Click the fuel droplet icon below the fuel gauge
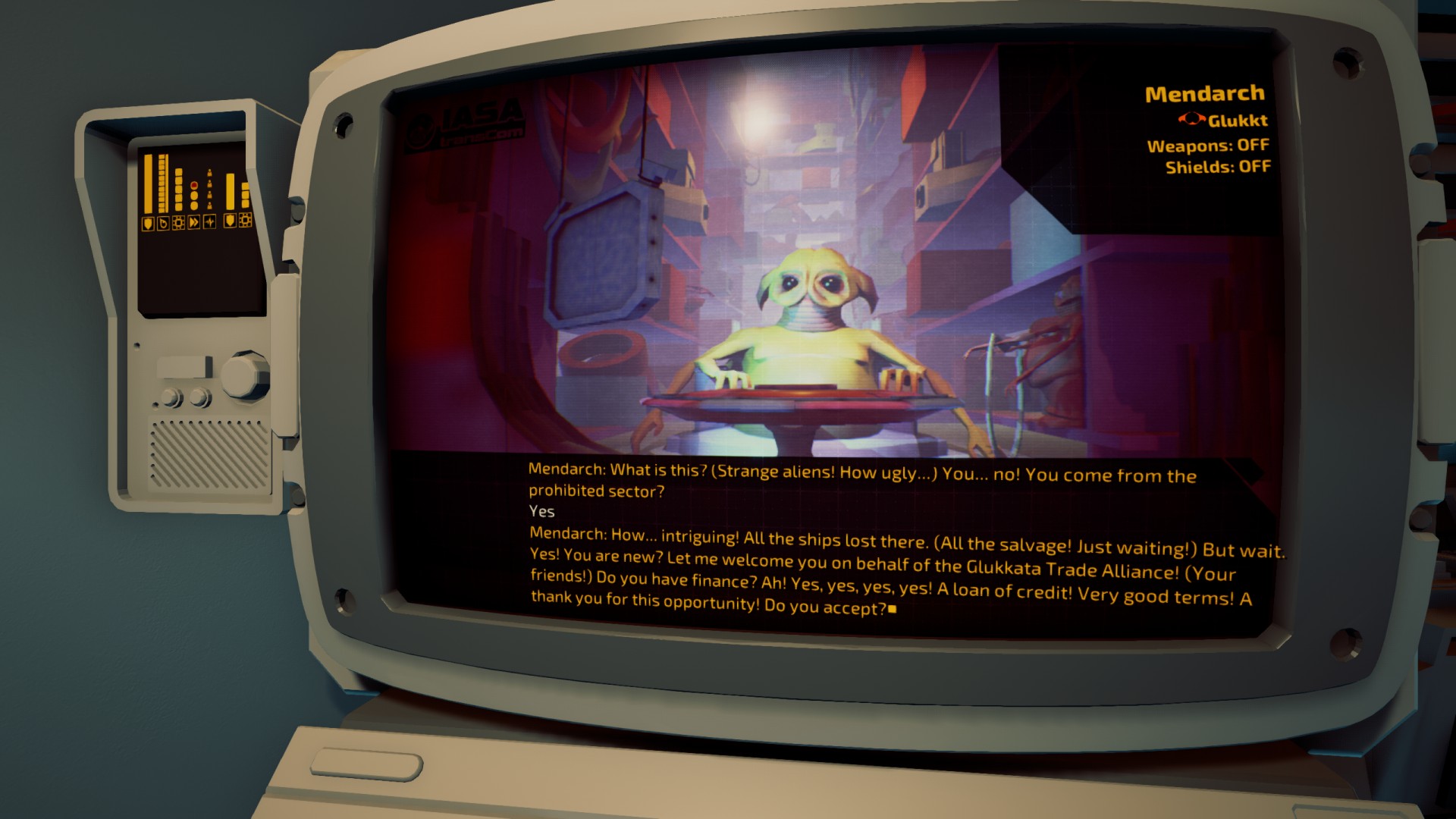Image resolution: width=1456 pixels, height=819 pixels. coord(164,223)
